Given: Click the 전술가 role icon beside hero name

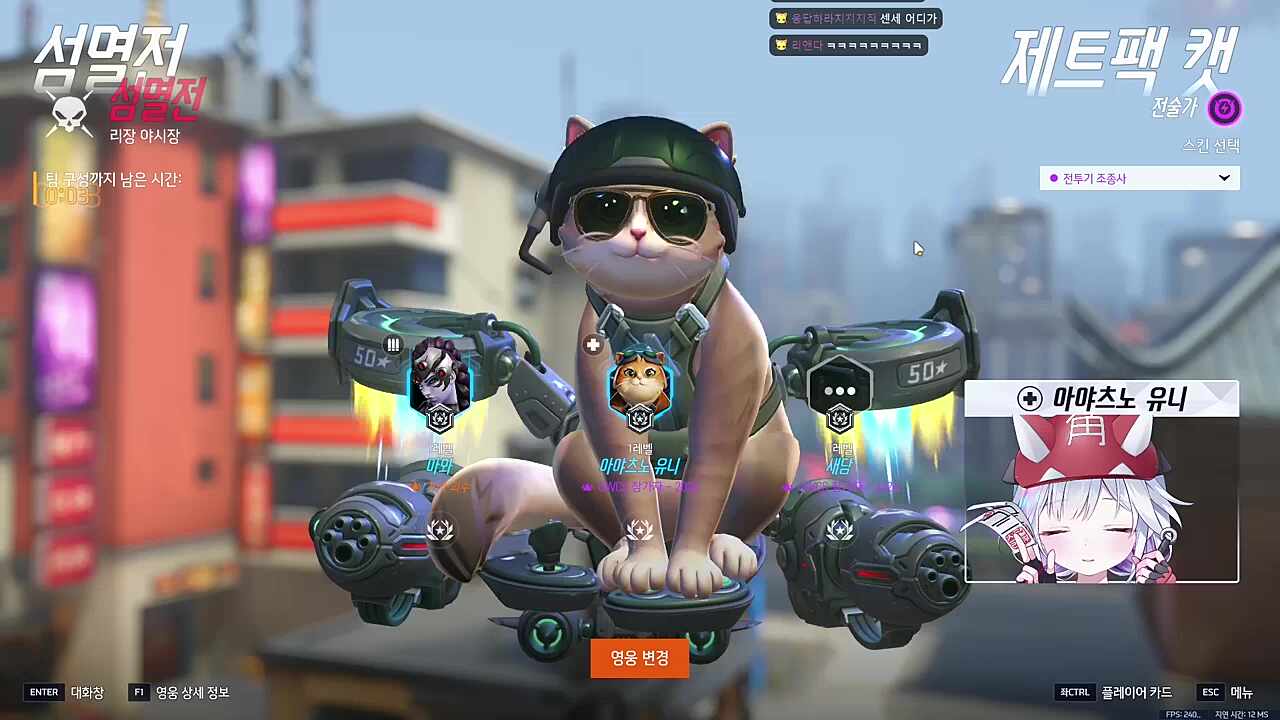Looking at the screenshot, I should point(1224,109).
